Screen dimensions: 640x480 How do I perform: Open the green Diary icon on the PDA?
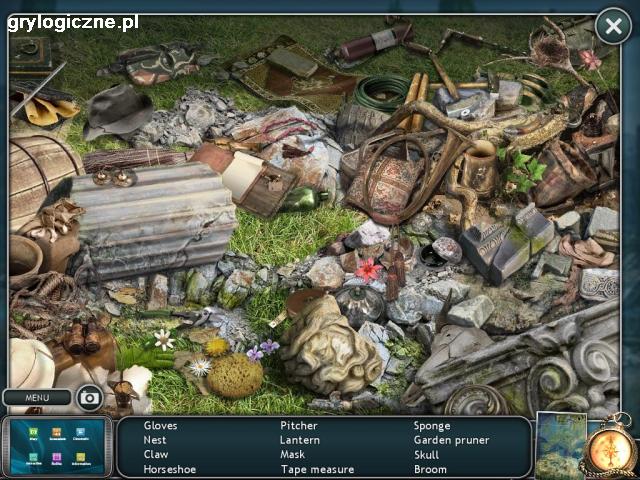point(33,432)
